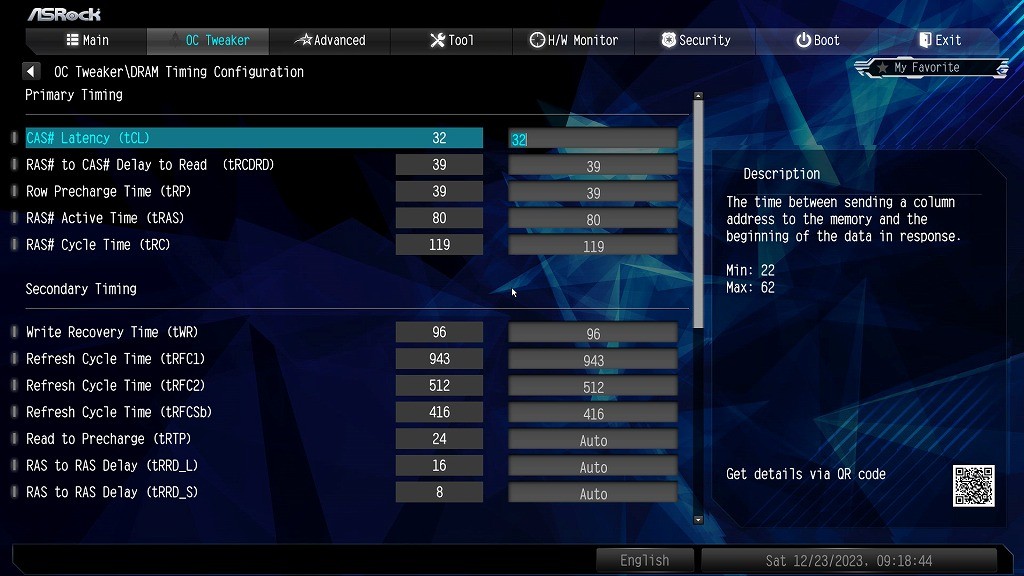Click the Refresh Cycle Time (tRFC1) field
This screenshot has height=576, width=1024.
tap(593, 360)
